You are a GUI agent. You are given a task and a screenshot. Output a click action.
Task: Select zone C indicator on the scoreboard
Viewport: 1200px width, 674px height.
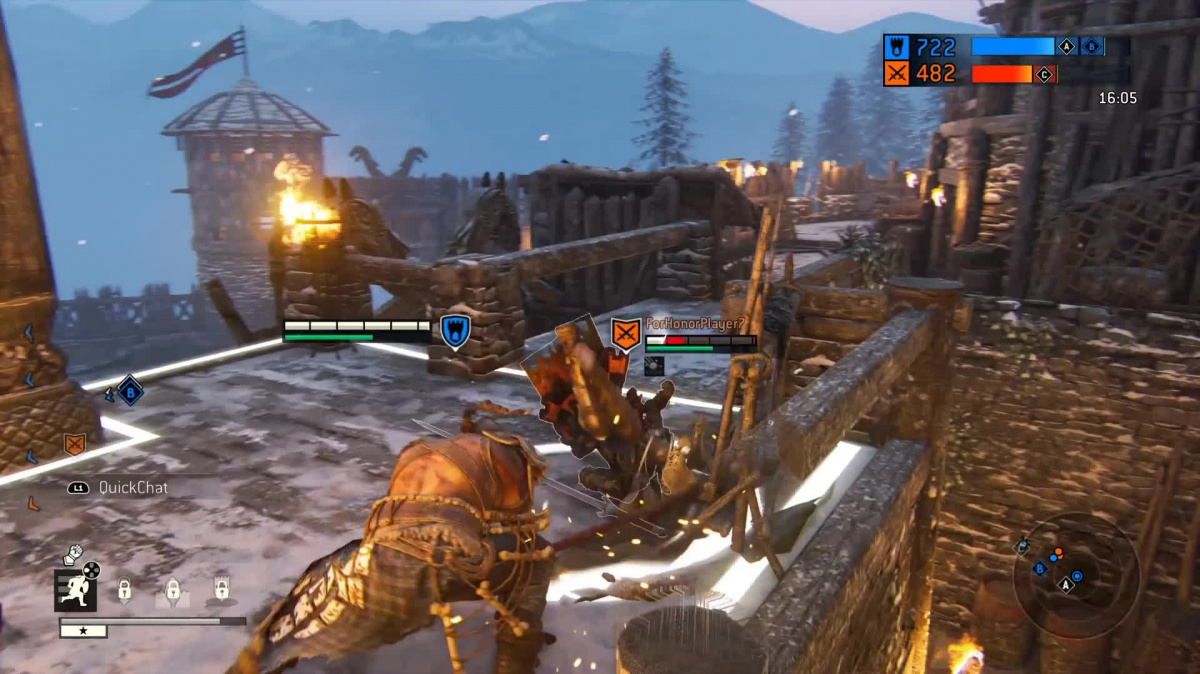click(1045, 74)
